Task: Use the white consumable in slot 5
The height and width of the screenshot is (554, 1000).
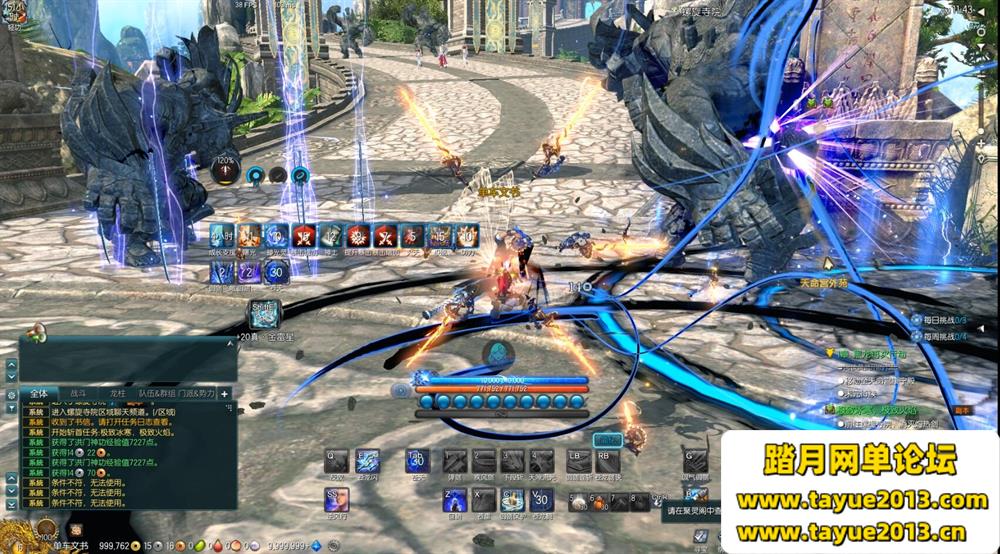Action: [577, 503]
